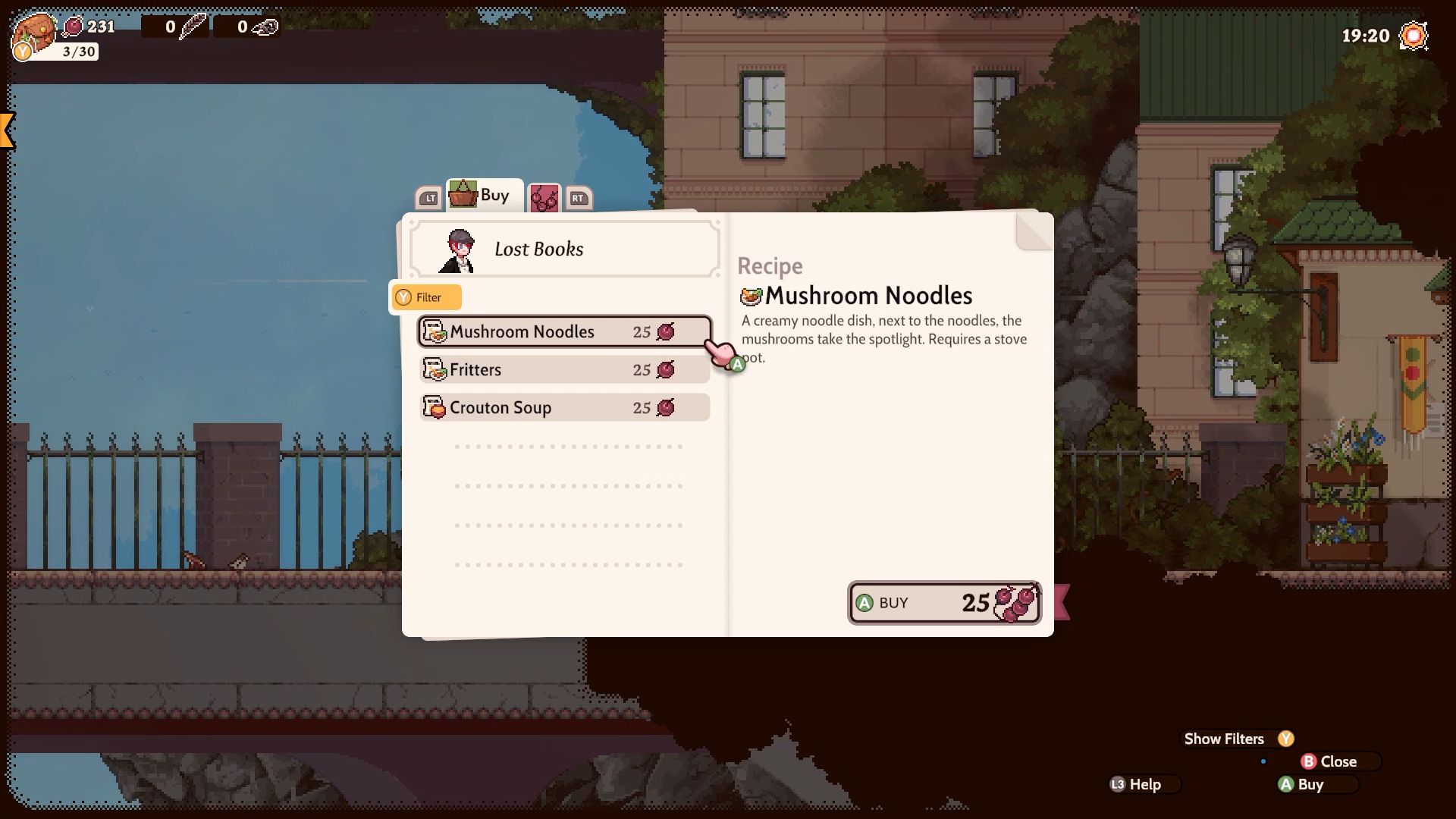
Task: Click the Buy hint in bottom corner
Action: coord(1310,784)
